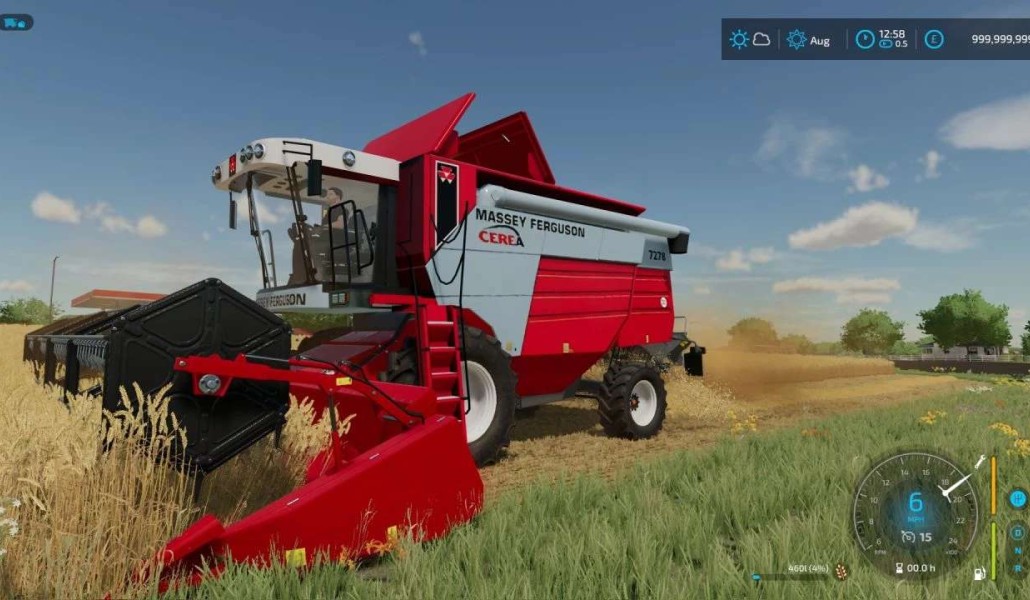The width and height of the screenshot is (1030, 600).
Task: Switch to the N neutral gear indicator
Action: pos(1018,551)
